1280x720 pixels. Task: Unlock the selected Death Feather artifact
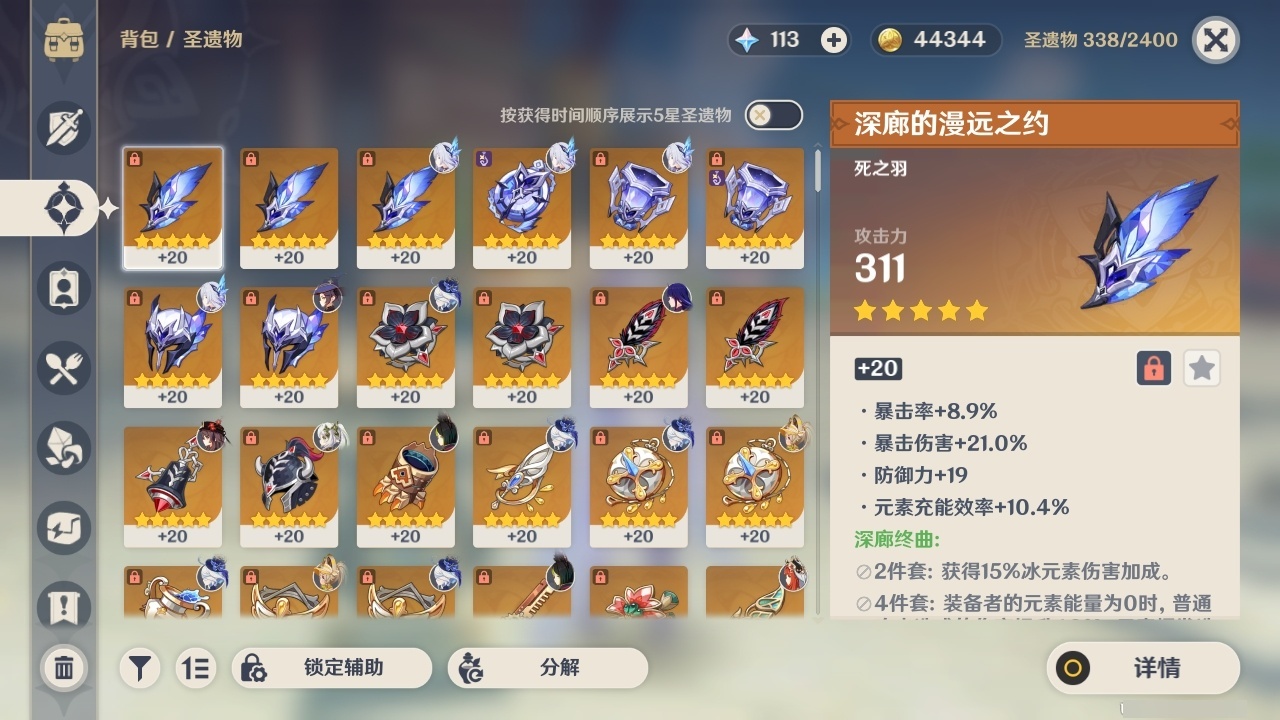pos(1152,368)
